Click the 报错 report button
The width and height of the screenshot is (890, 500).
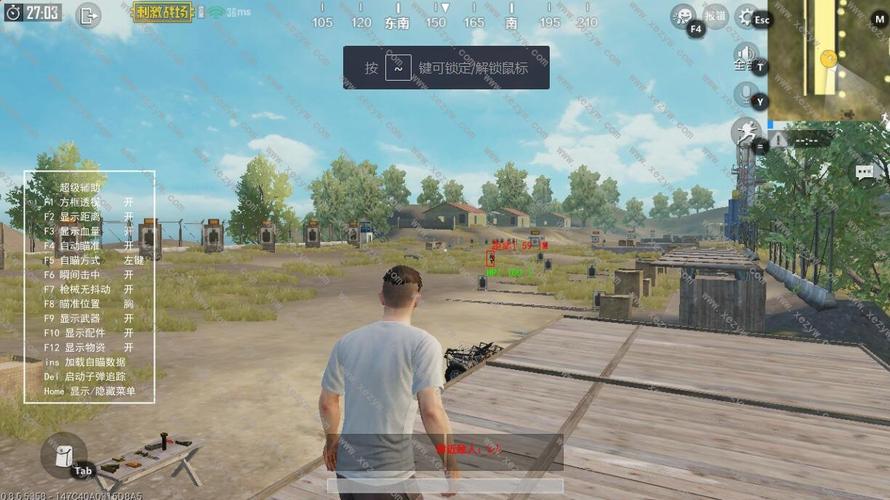715,15
